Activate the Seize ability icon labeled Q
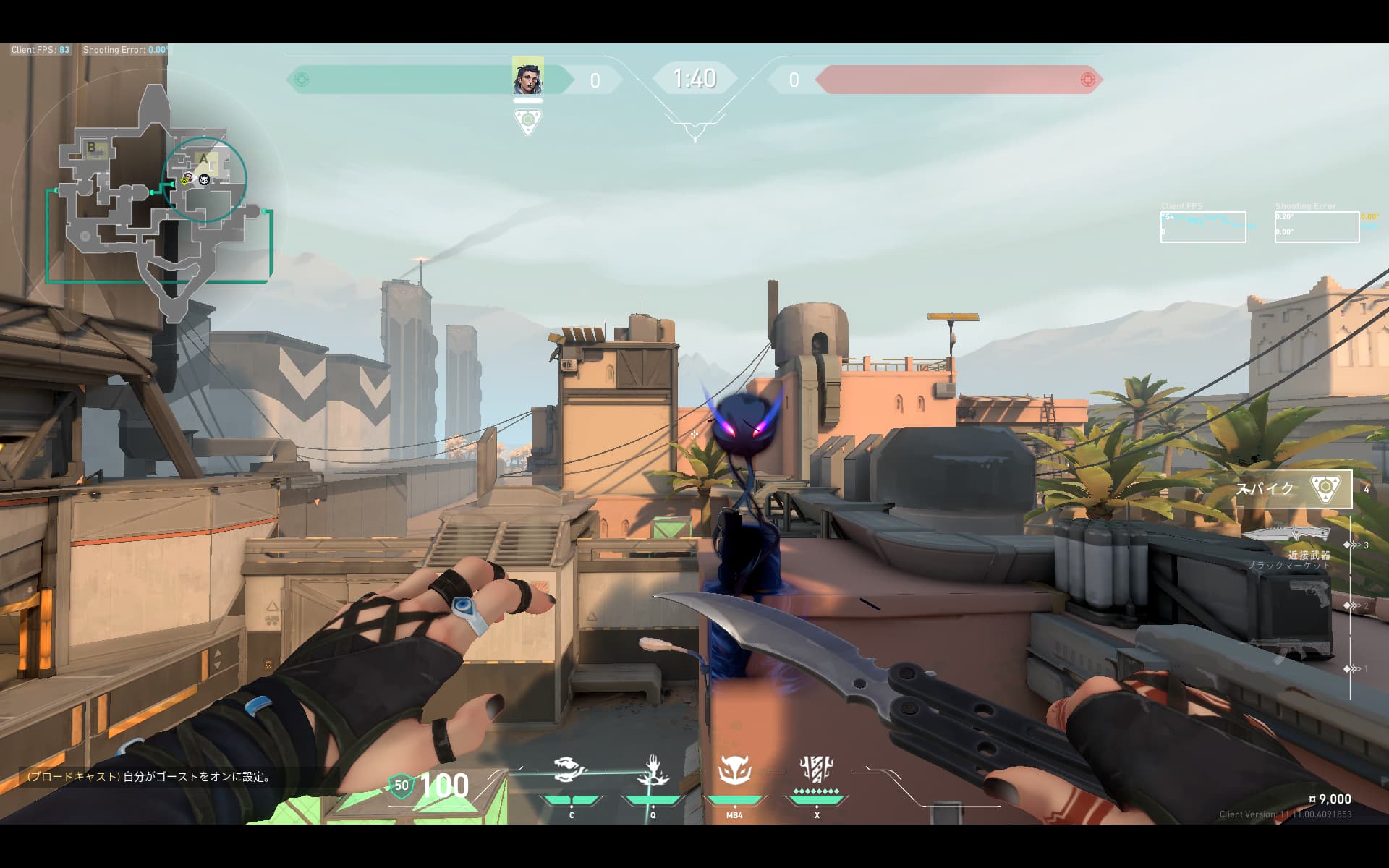Viewport: 1389px width, 868px height. pyautogui.click(x=653, y=770)
